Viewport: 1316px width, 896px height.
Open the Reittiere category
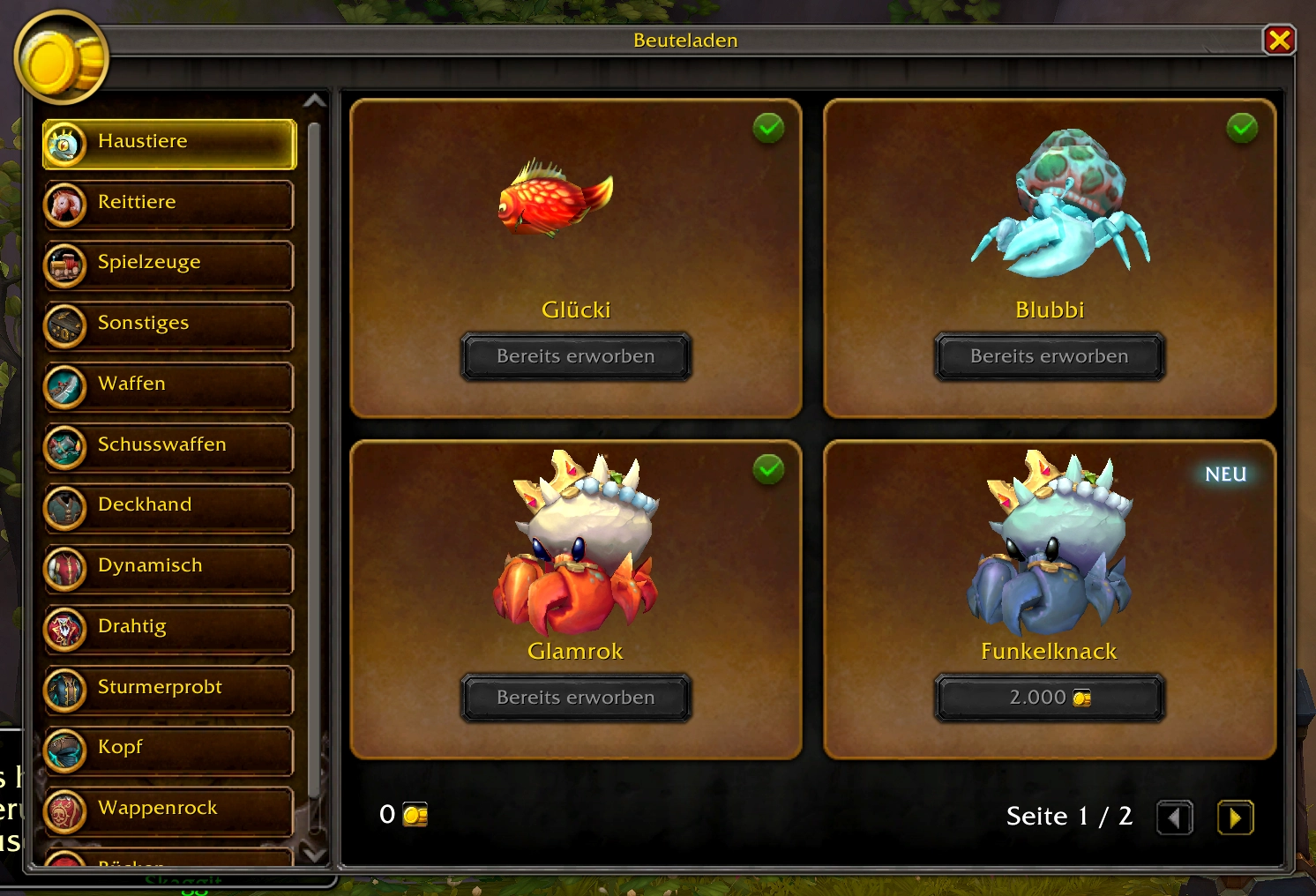pyautogui.click(x=169, y=204)
